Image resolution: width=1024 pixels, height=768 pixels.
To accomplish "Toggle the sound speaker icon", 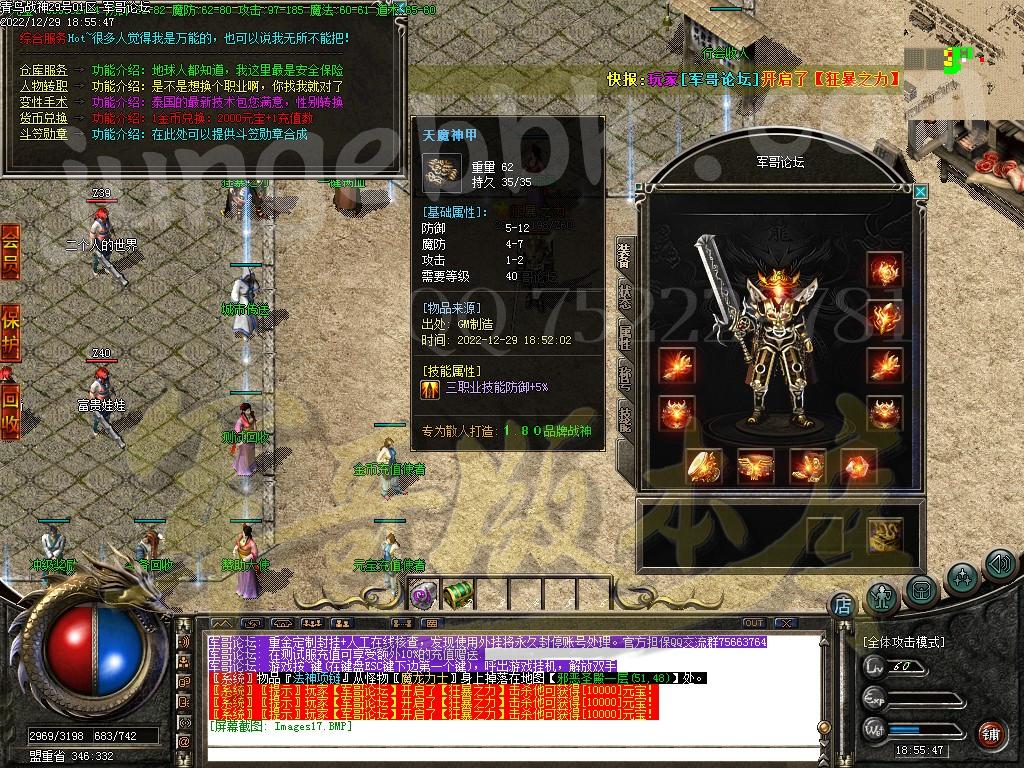I will 1000,566.
